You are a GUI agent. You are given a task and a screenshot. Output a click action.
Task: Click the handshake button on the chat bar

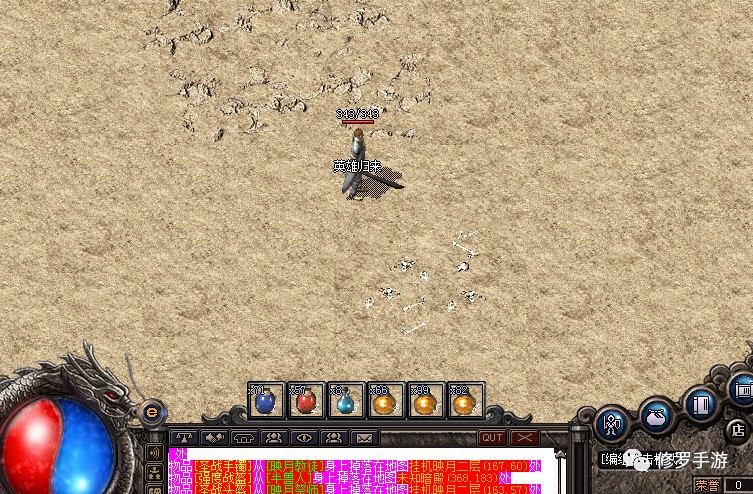click(213, 437)
